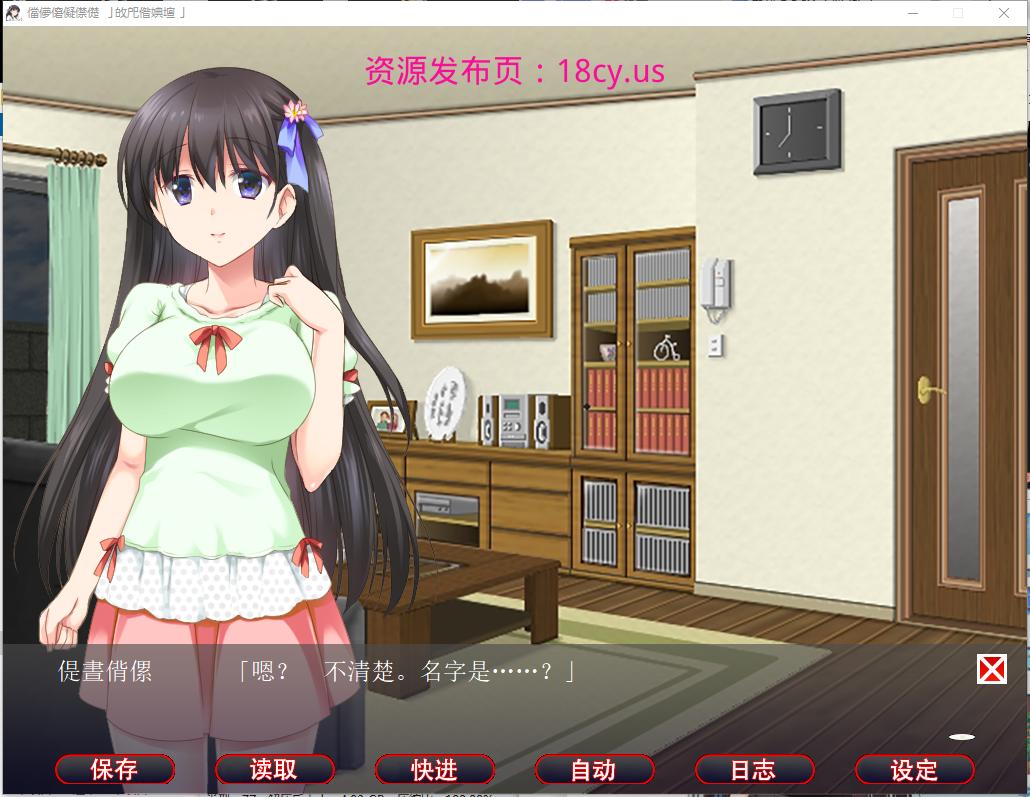
Task: Minimize the game window
Action: (x=912, y=13)
